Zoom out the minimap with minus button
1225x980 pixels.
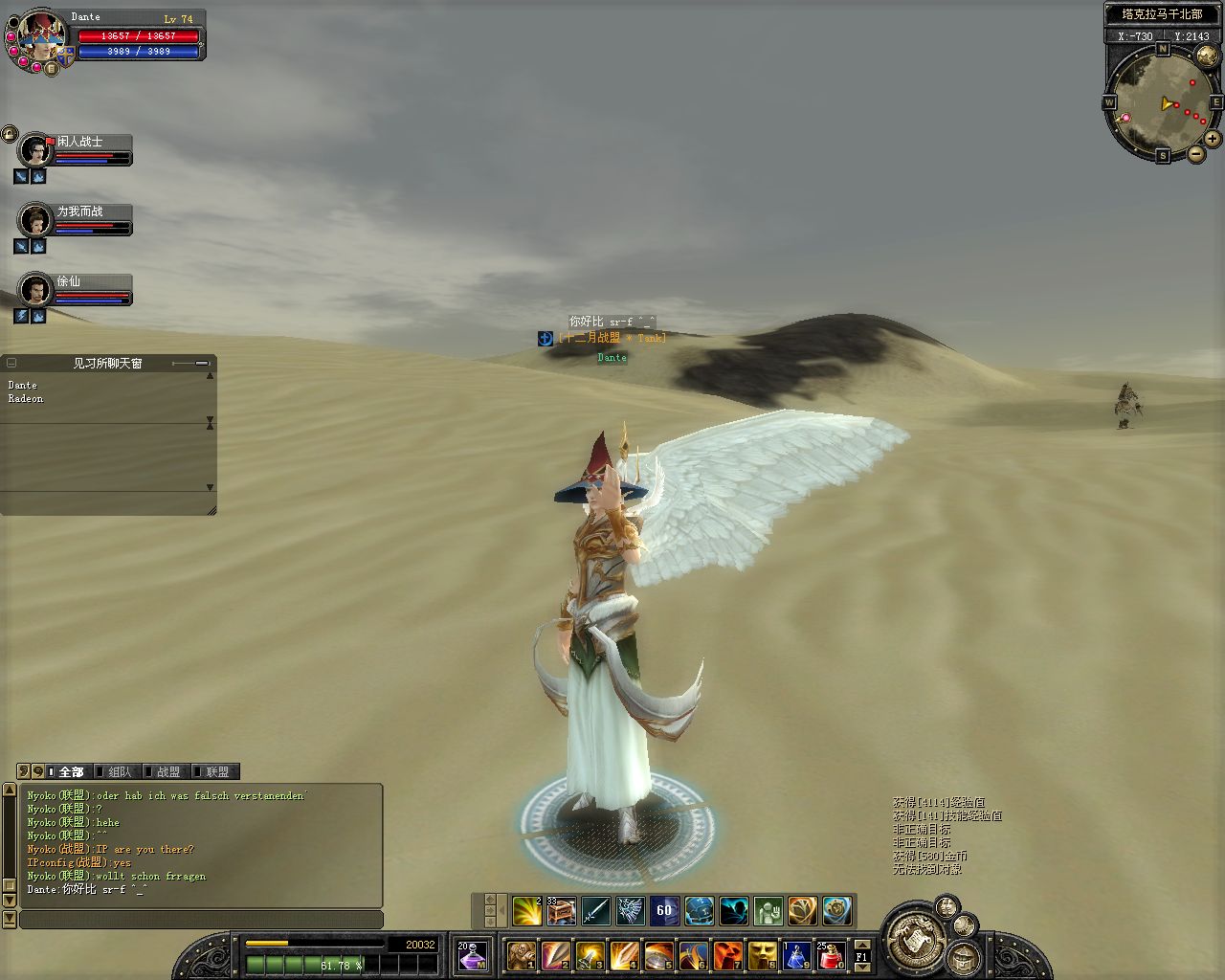pyautogui.click(x=1195, y=154)
